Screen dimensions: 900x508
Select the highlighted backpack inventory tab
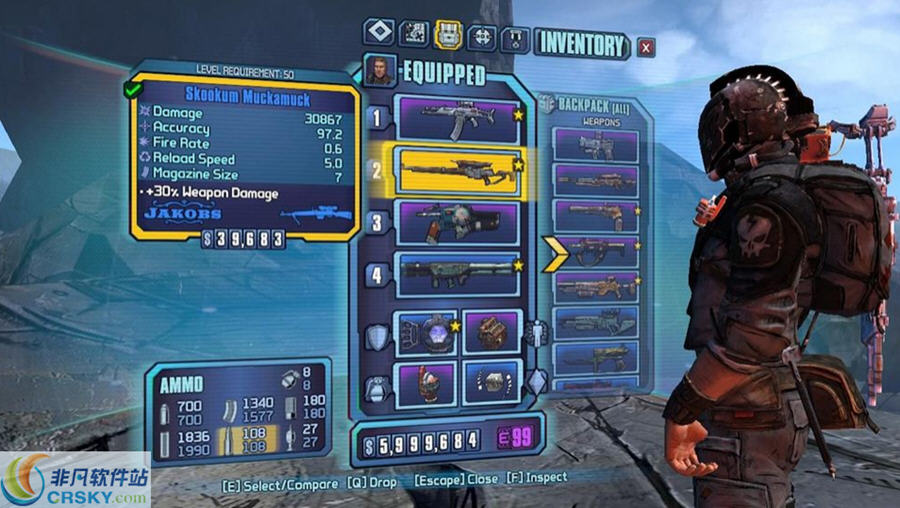[x=447, y=36]
